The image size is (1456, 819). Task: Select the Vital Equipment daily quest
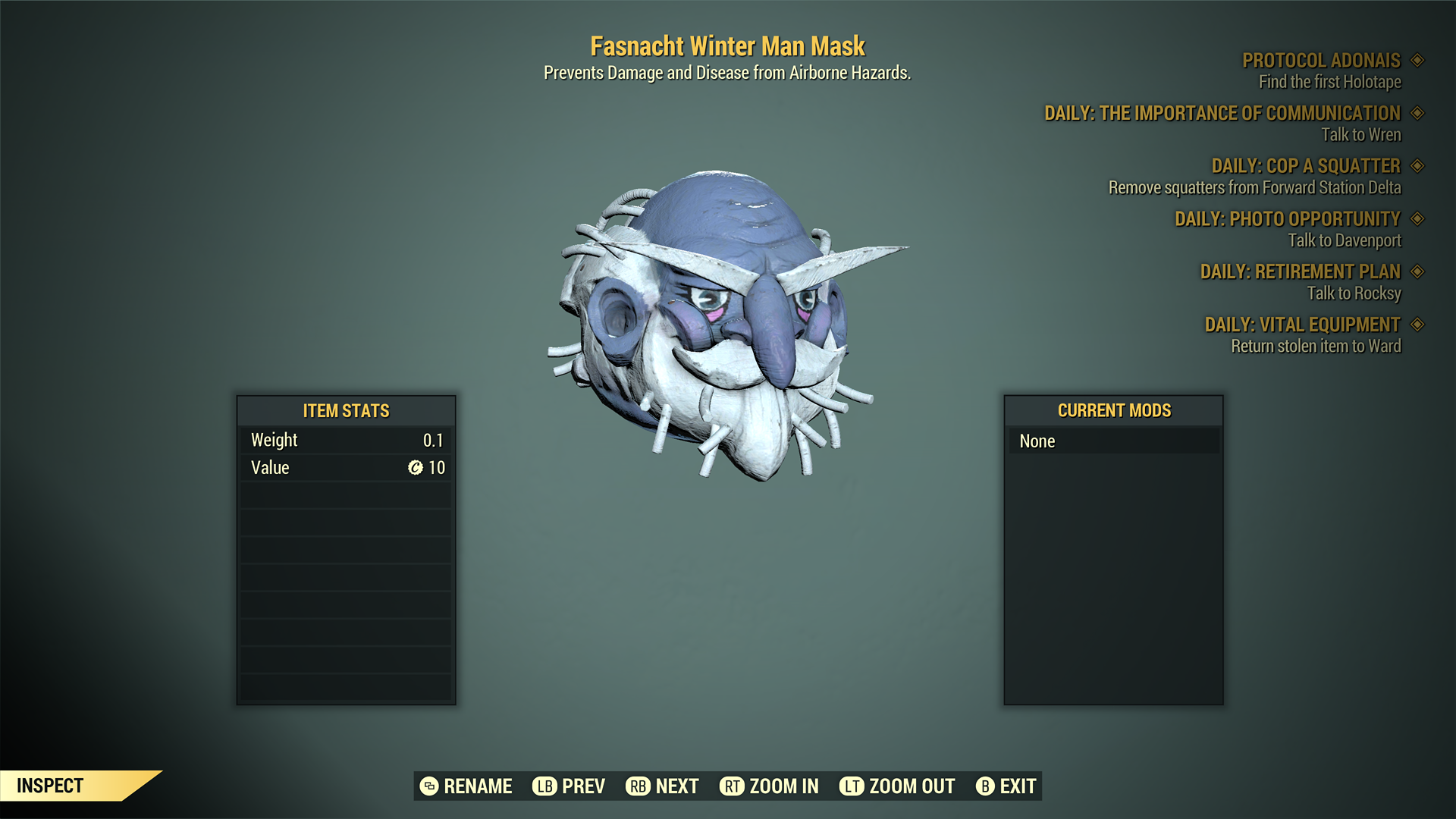coord(1302,325)
